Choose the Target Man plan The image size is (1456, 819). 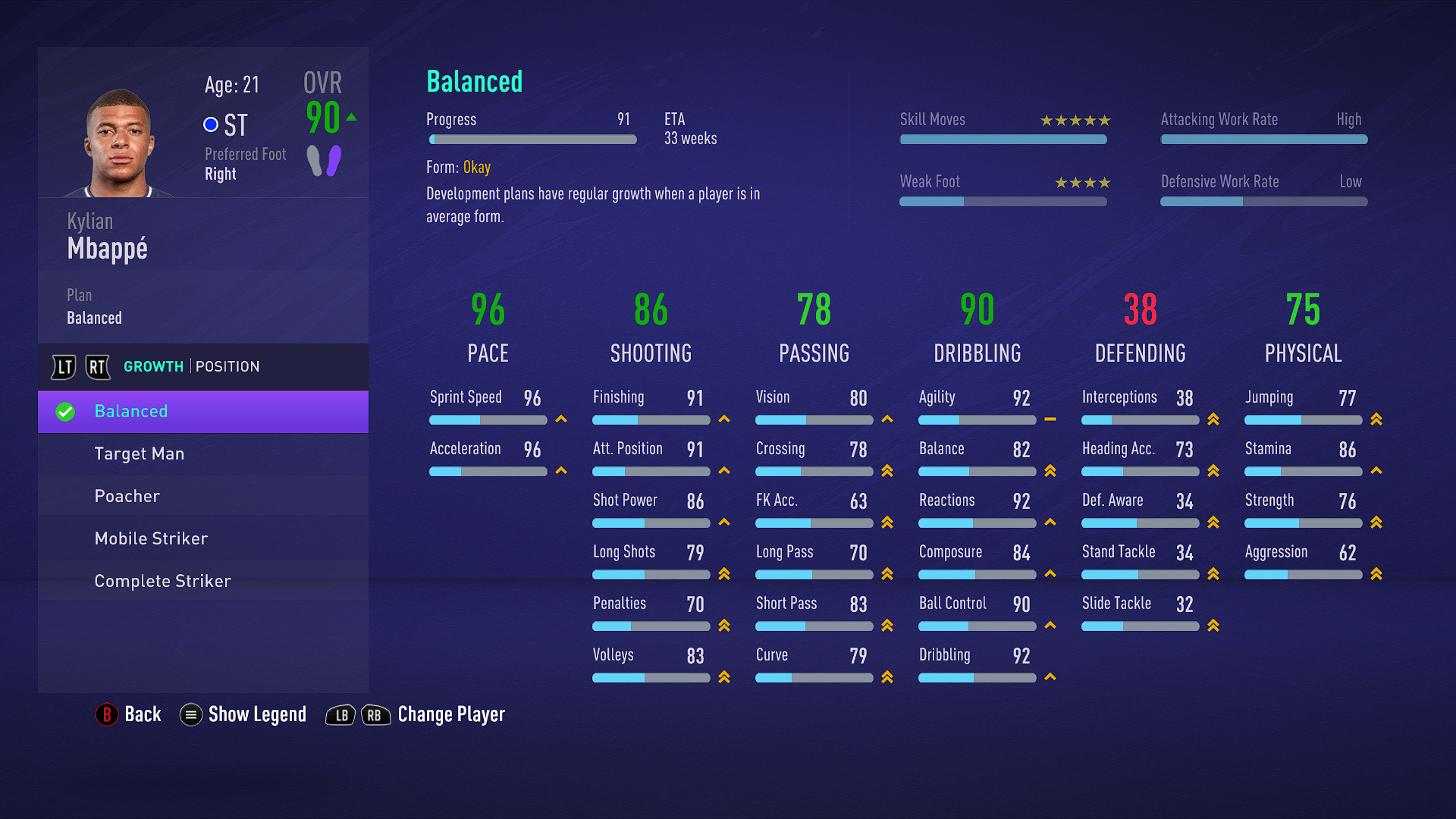pyautogui.click(x=203, y=454)
